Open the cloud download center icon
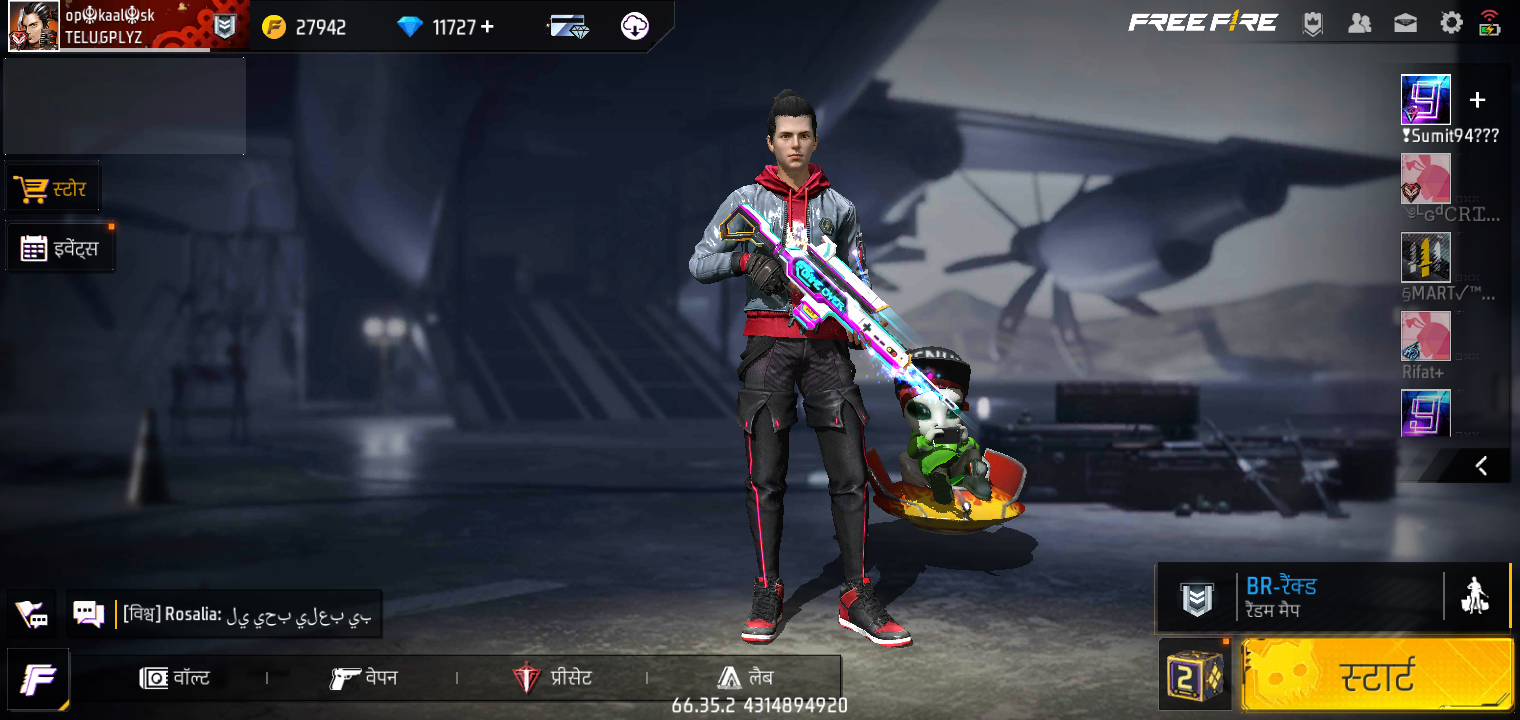The image size is (1520, 720). click(x=635, y=27)
